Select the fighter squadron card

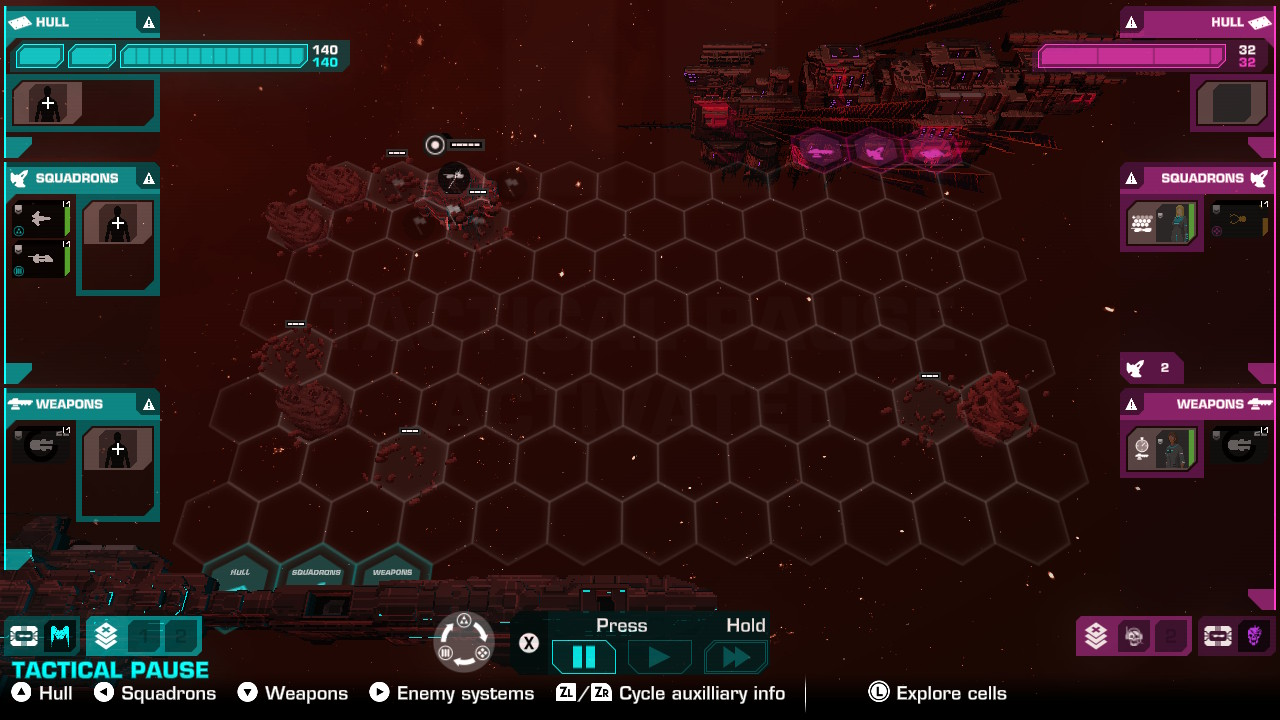click(x=40, y=219)
